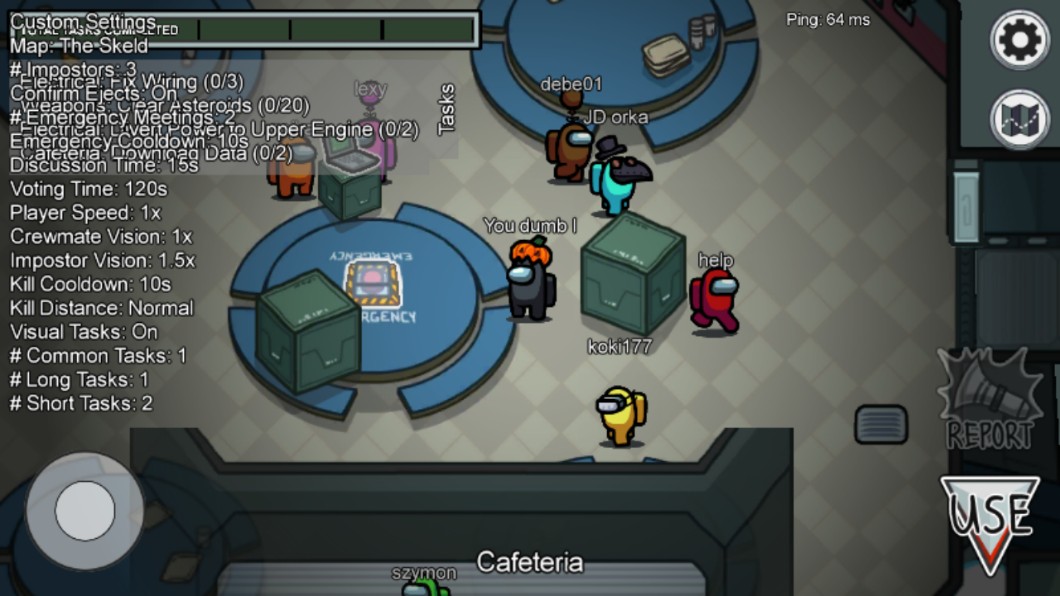Open the settings gear menu
Screen dimensions: 1060x596
(x=1019, y=40)
